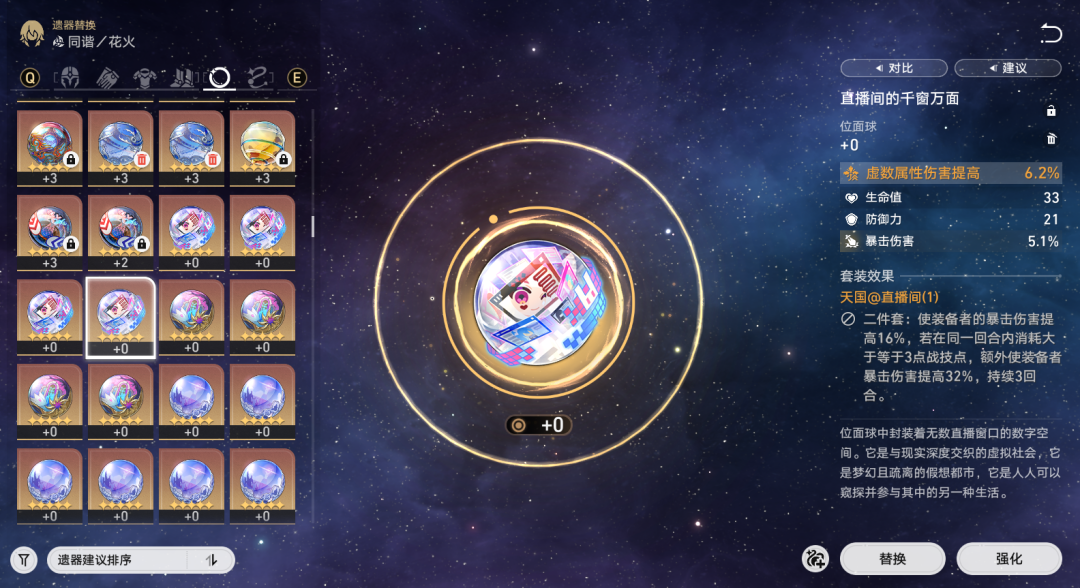Select the locked octopus-patterned sphere +3

49,147
